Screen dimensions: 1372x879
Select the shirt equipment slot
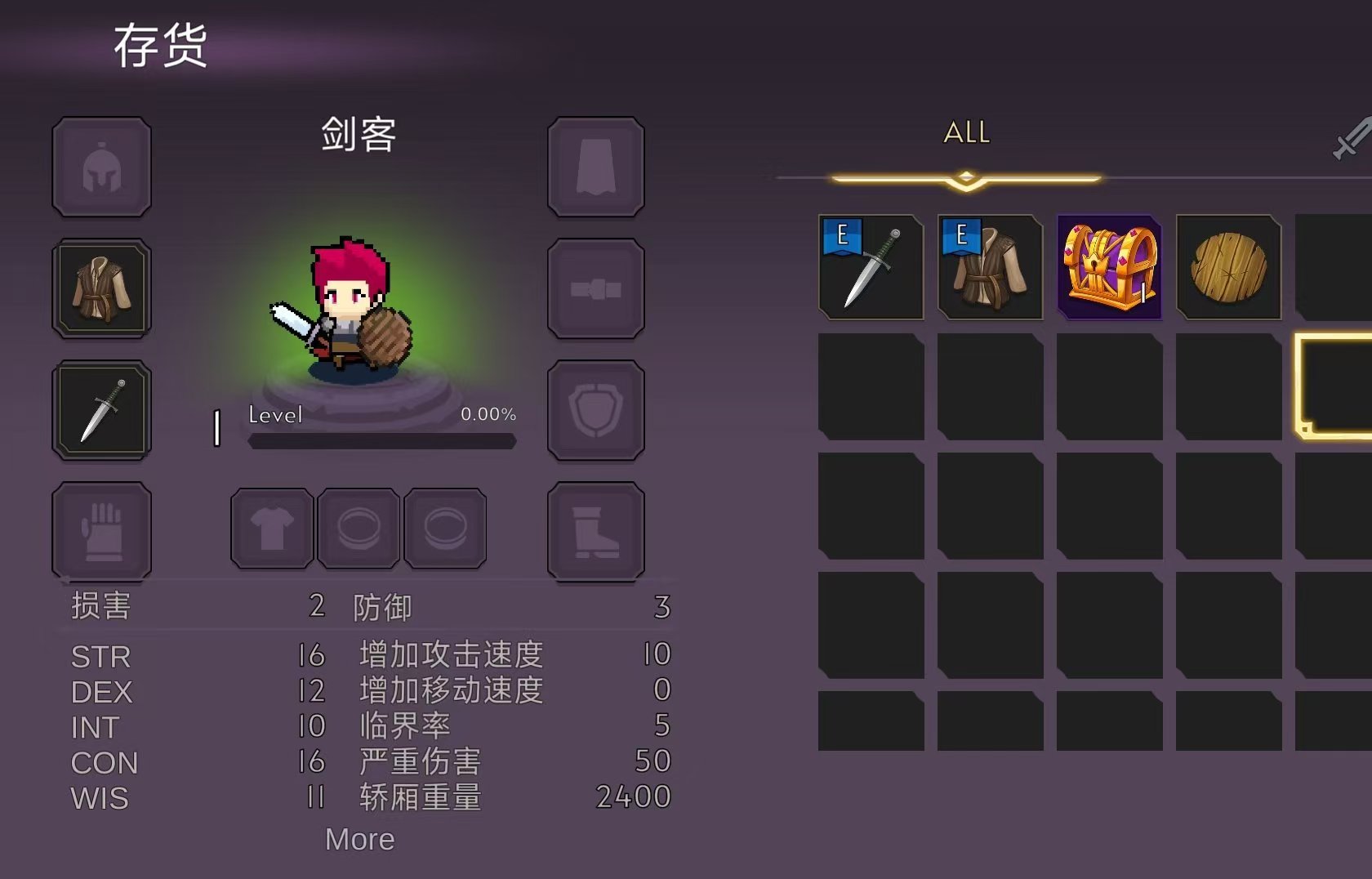point(271,528)
